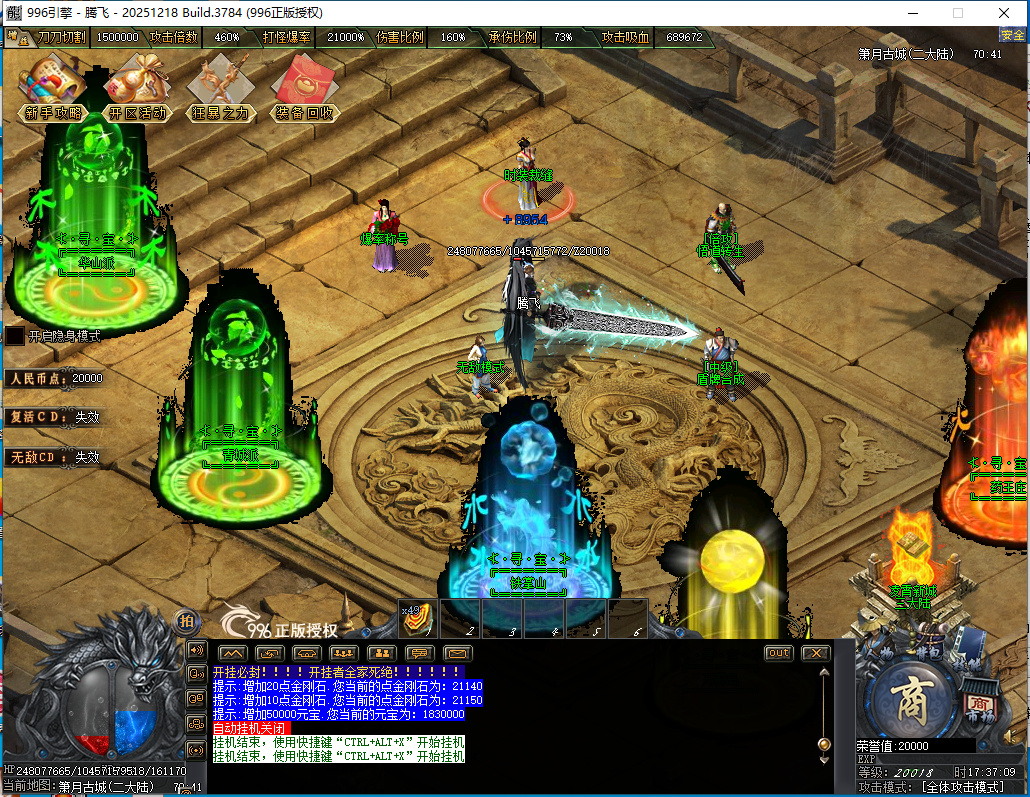Close the chat panel with the X button
Viewport: 1030px width, 797px height.
point(816,653)
